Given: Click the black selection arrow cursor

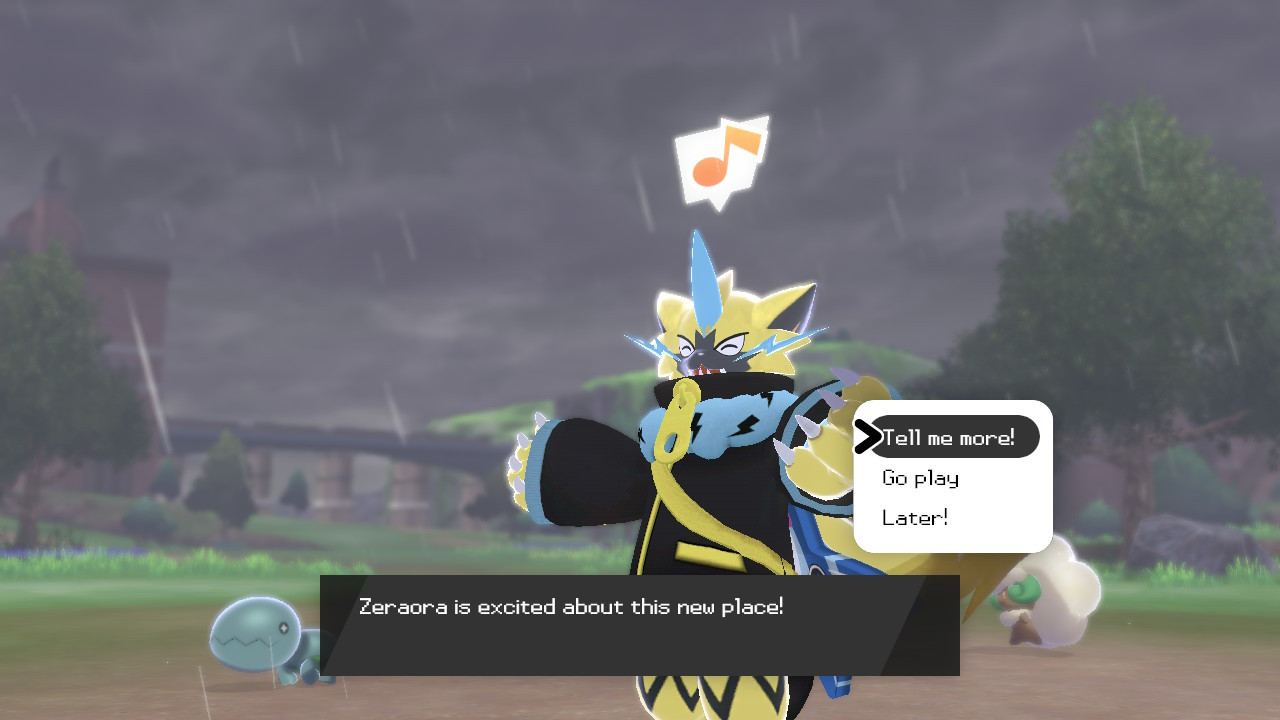Looking at the screenshot, I should (869, 436).
